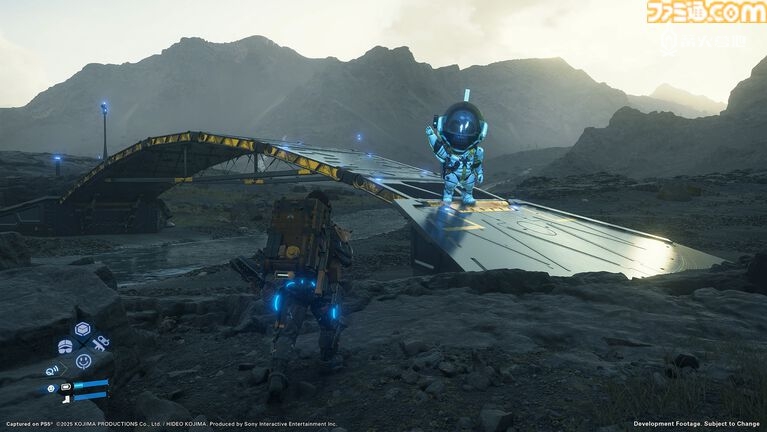Click the smiley face icon
Viewport: 767px width, 432px height.
(x=83, y=361)
